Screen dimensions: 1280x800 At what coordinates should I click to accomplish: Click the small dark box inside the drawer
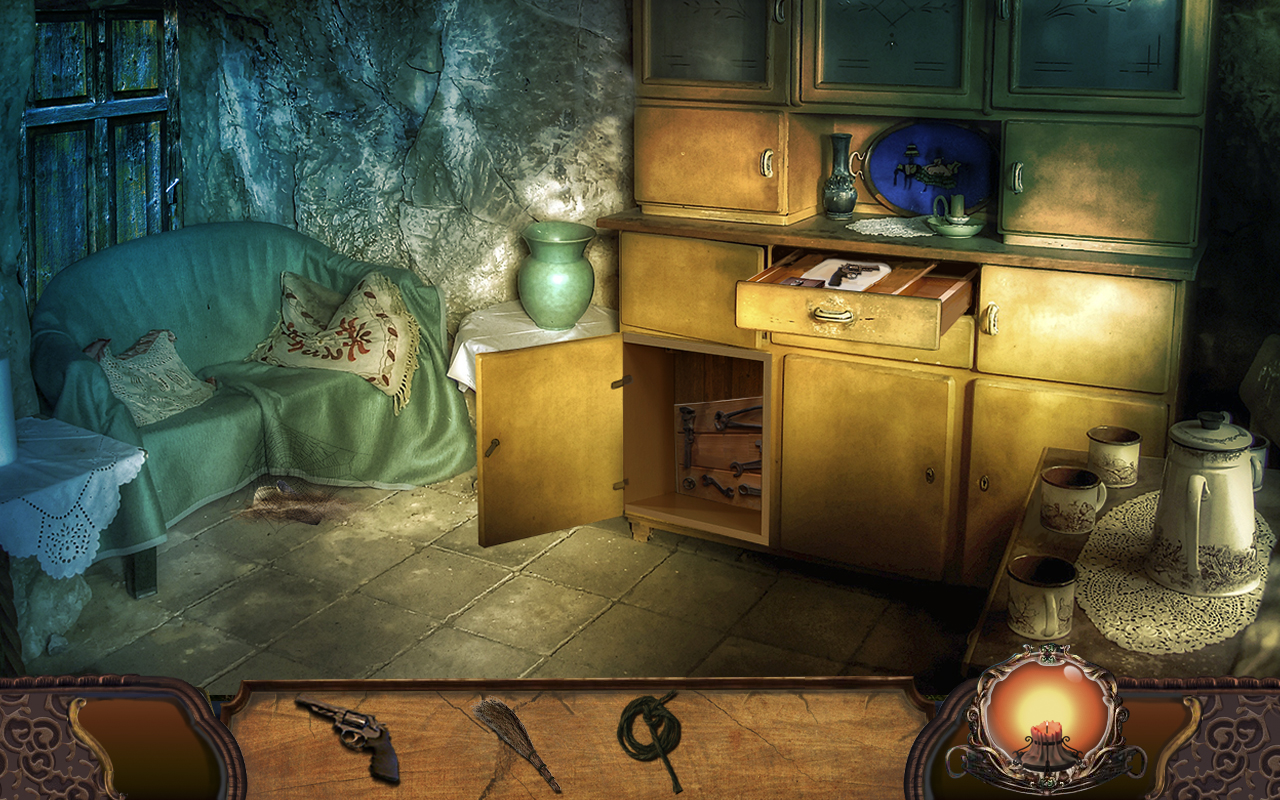click(806, 282)
